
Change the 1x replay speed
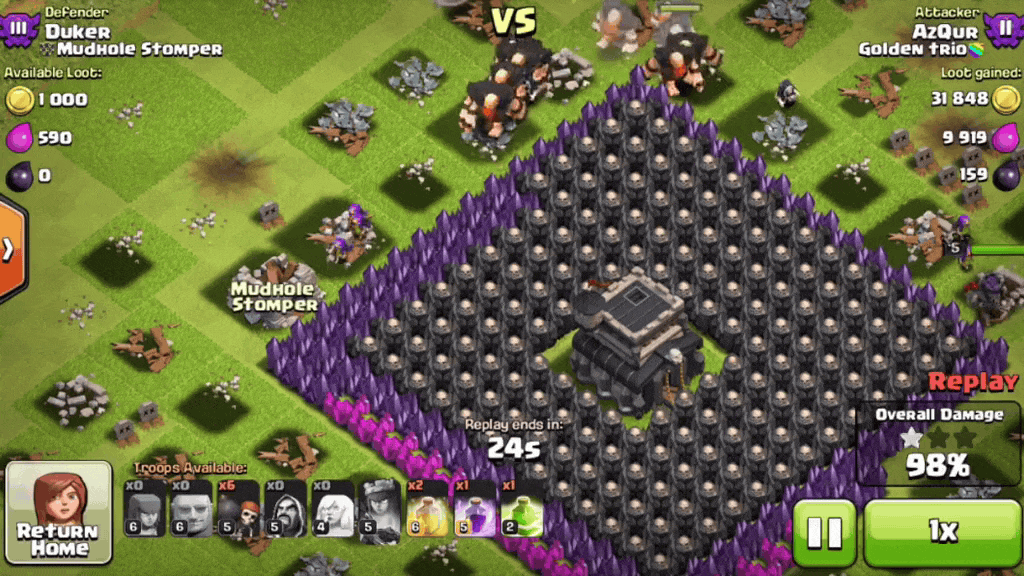coord(942,532)
